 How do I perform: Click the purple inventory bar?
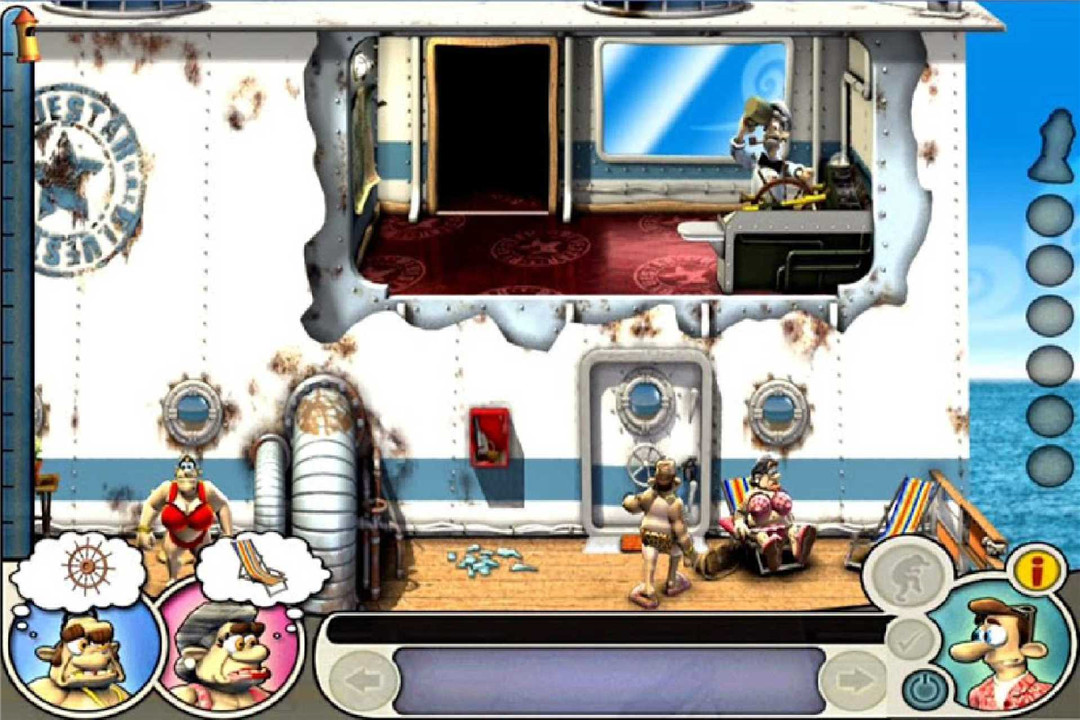[x=608, y=680]
